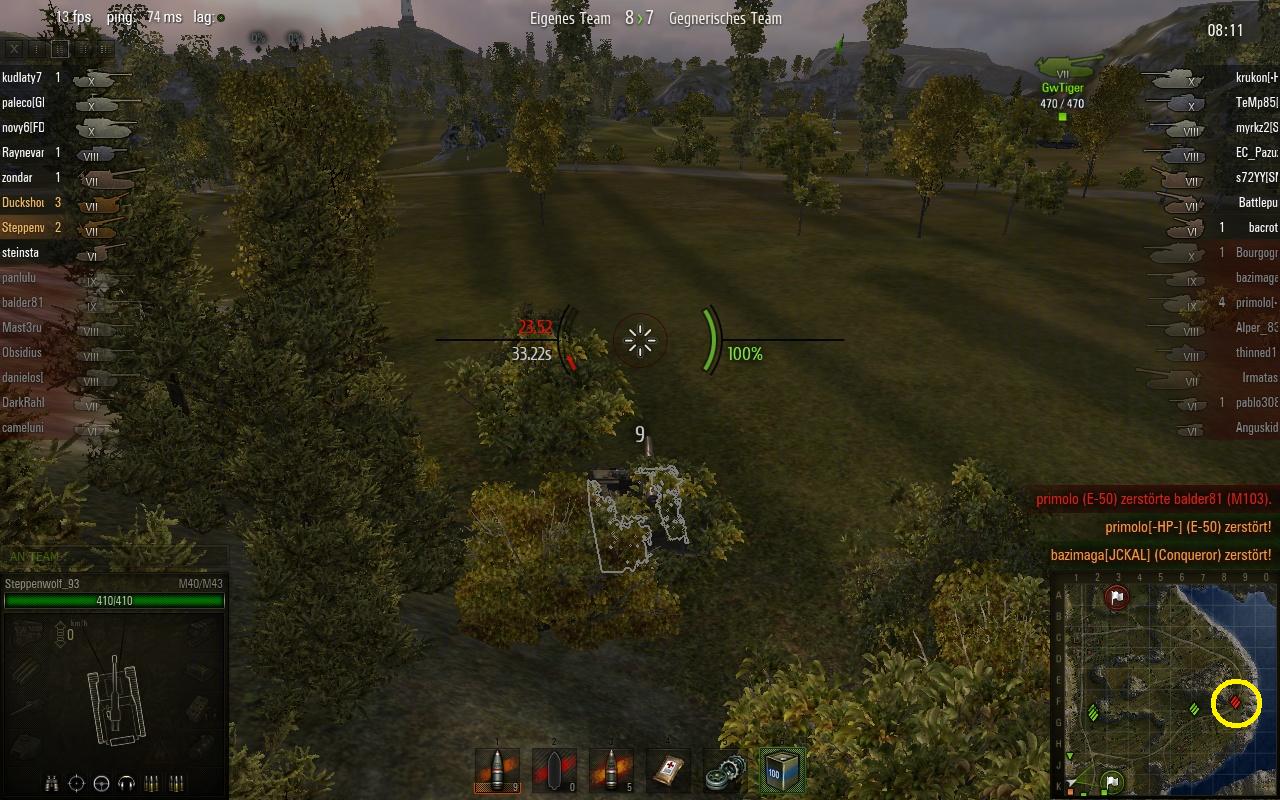
Task: Click the red enemy base flag on minimap
Action: pos(1117,598)
